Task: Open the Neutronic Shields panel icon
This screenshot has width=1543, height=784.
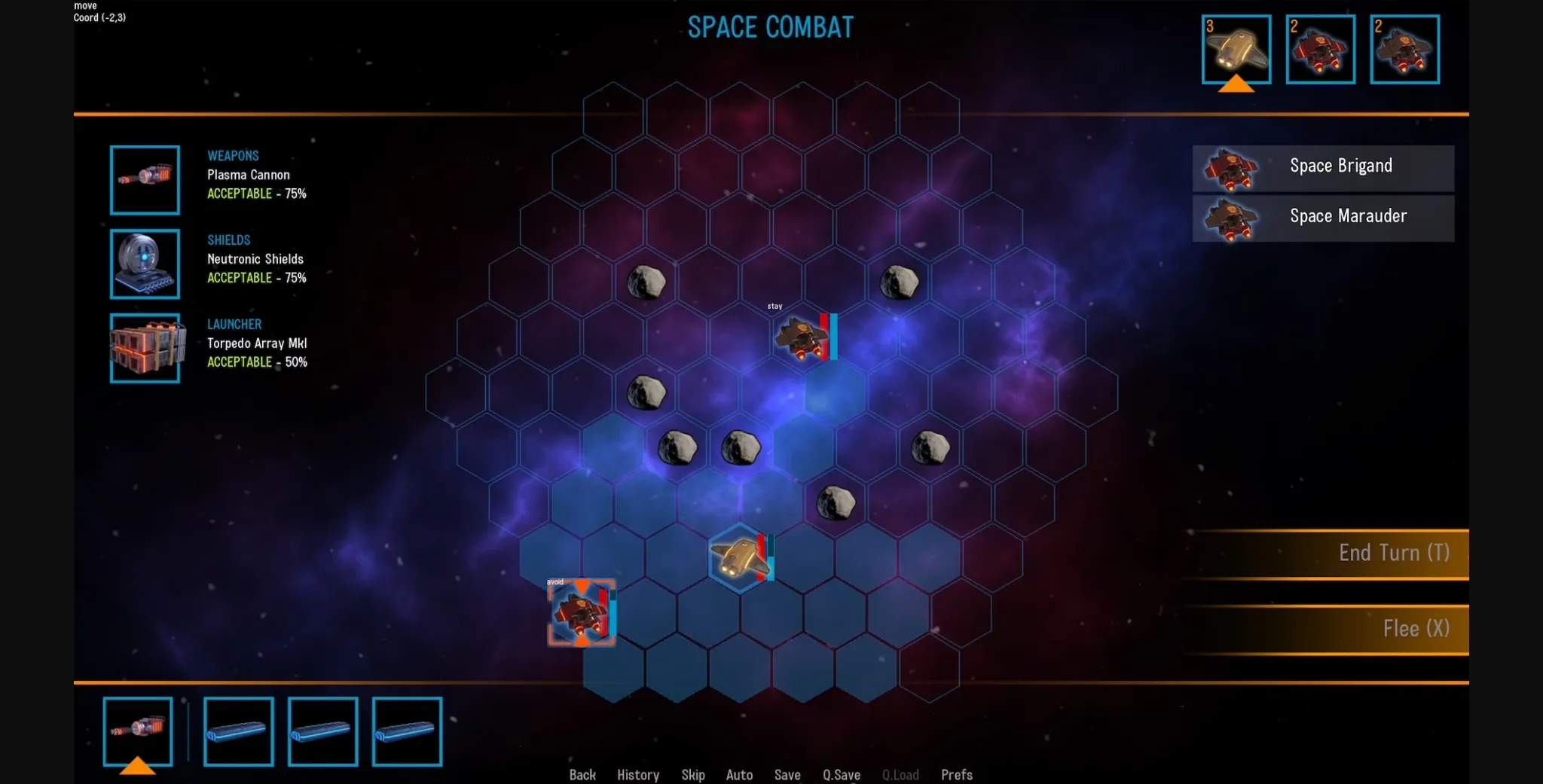Action: pyautogui.click(x=145, y=264)
